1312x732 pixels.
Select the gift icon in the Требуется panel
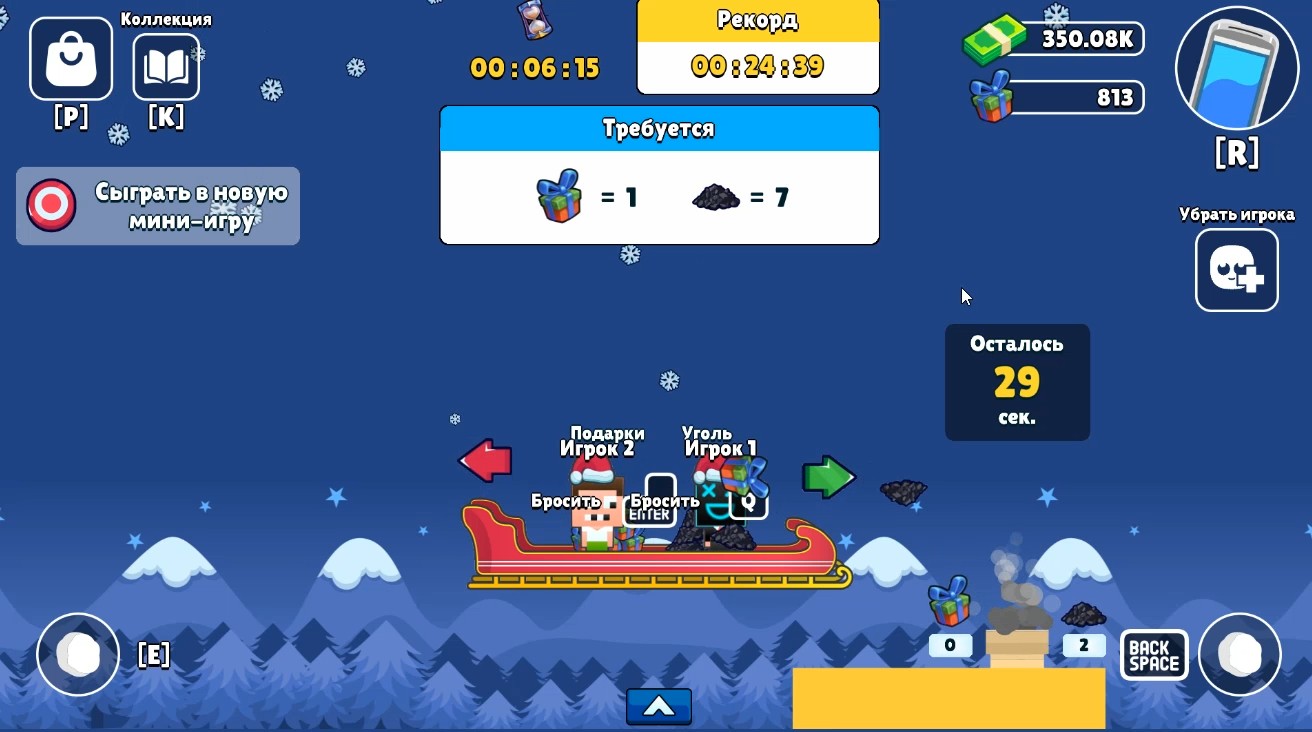(560, 197)
